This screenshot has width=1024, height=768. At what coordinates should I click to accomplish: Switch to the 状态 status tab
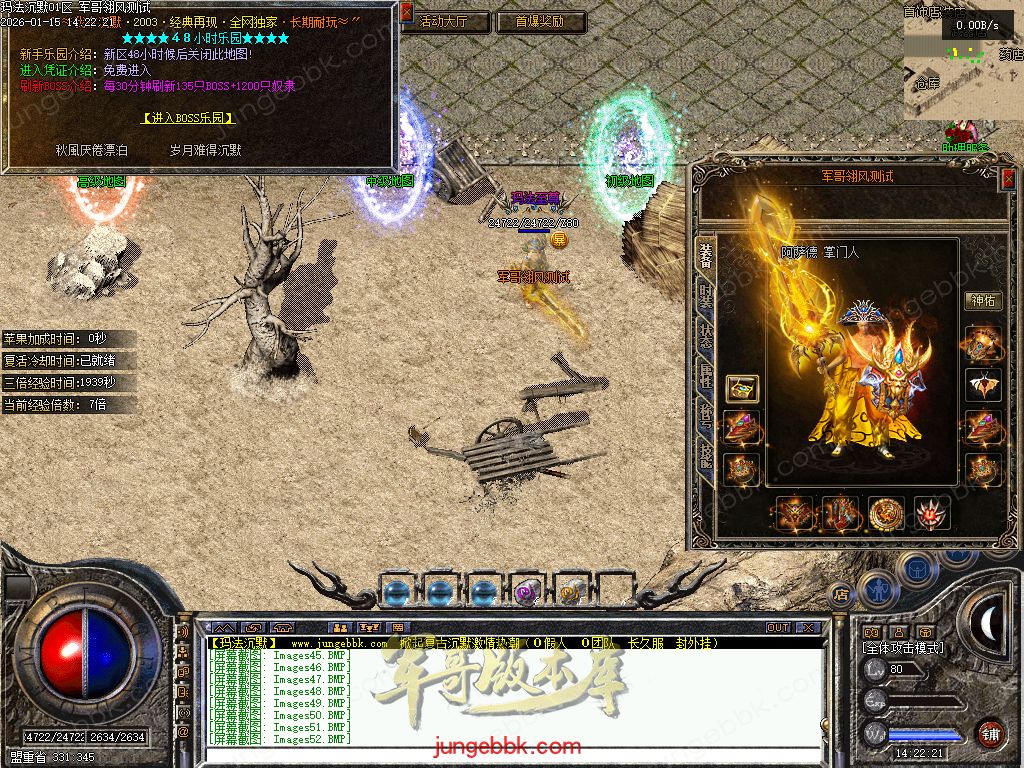pyautogui.click(x=706, y=336)
